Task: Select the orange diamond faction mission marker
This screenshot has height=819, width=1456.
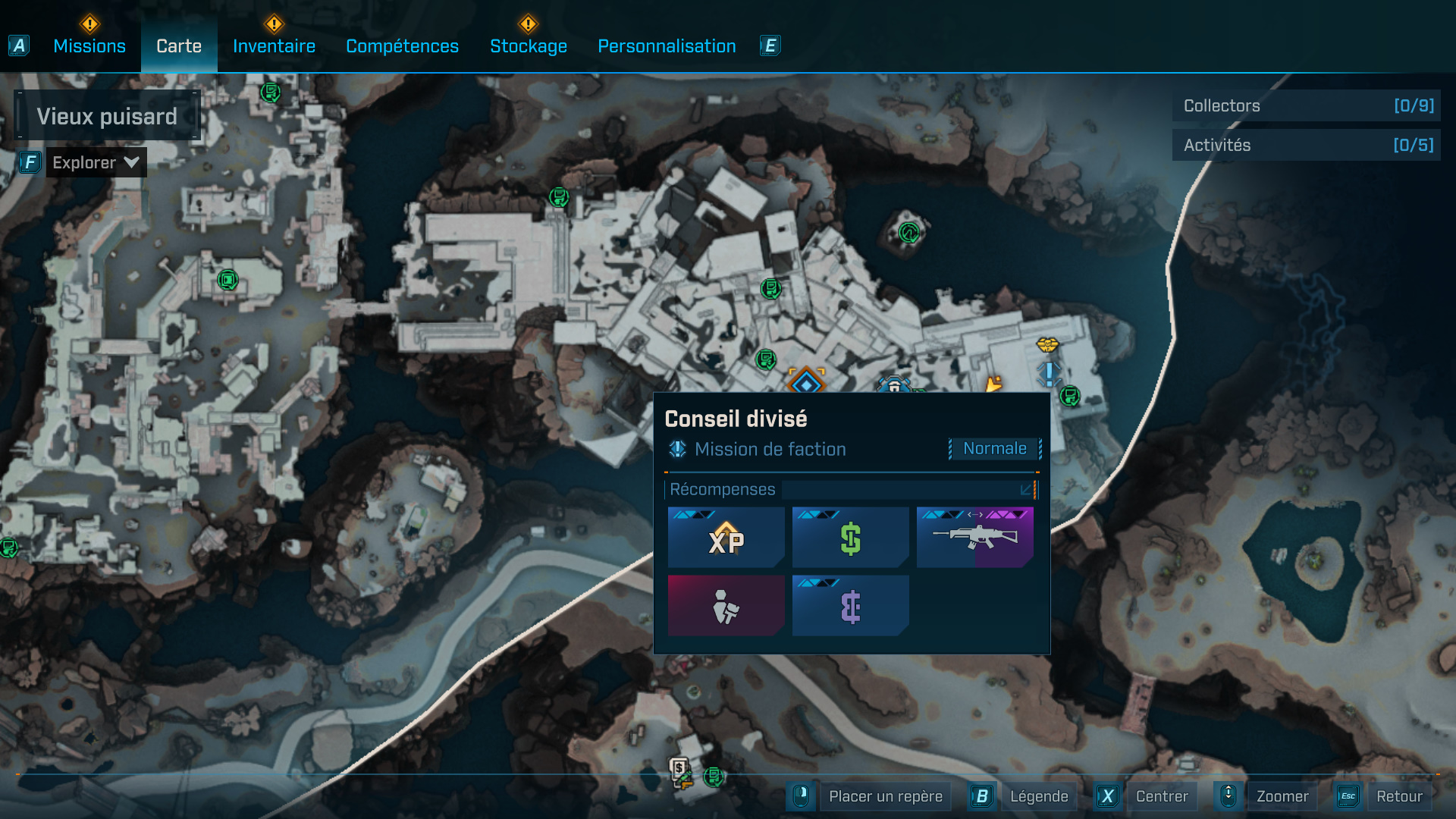Action: [805, 382]
